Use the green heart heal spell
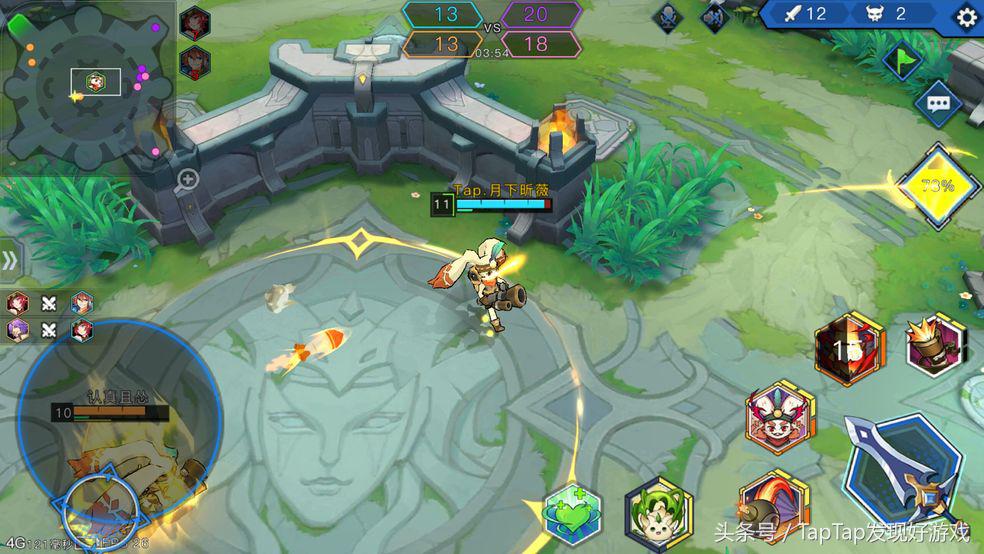Image resolution: width=984 pixels, height=554 pixels. coord(572,513)
